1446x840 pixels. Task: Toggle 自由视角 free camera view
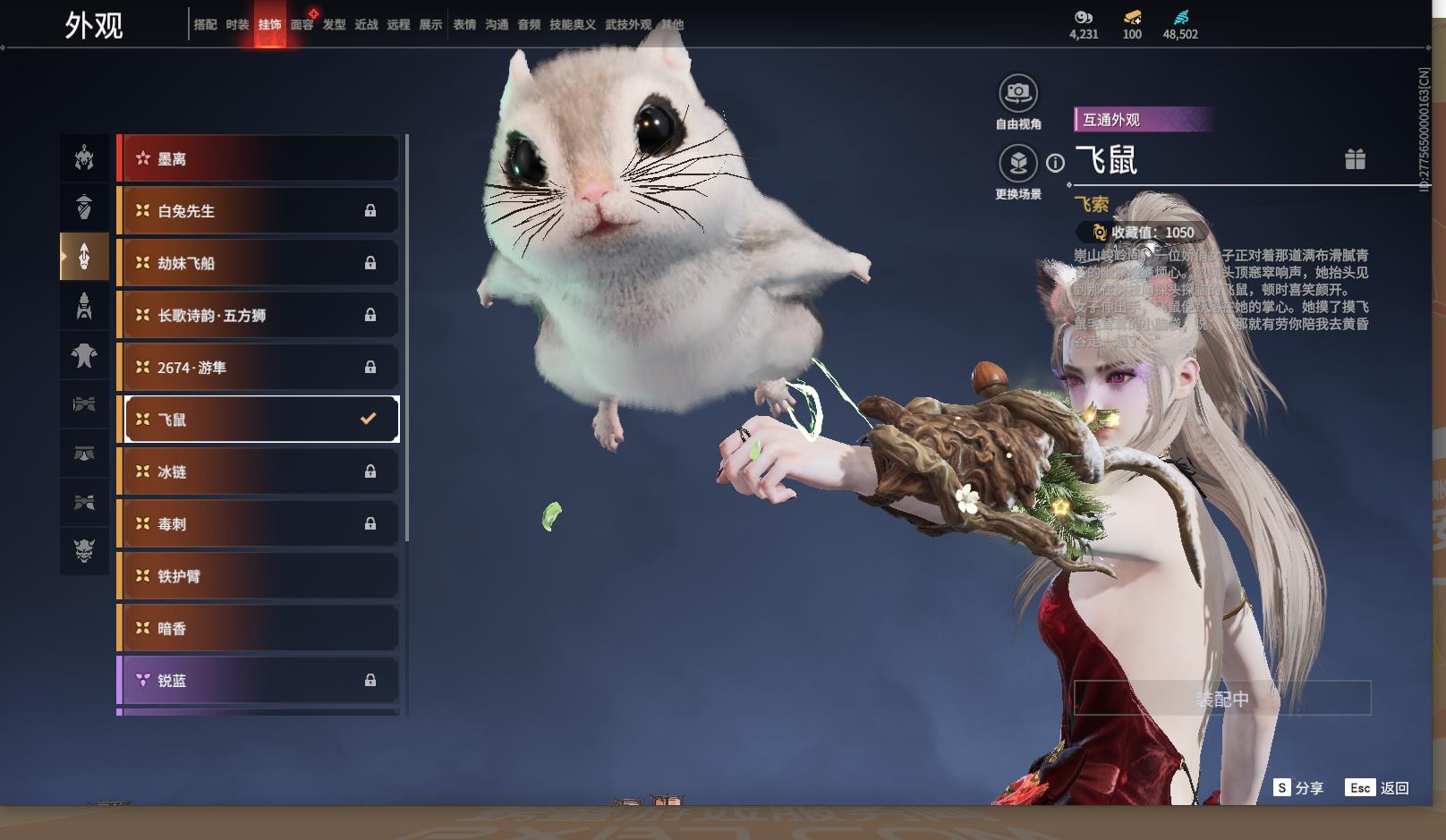point(1018,93)
